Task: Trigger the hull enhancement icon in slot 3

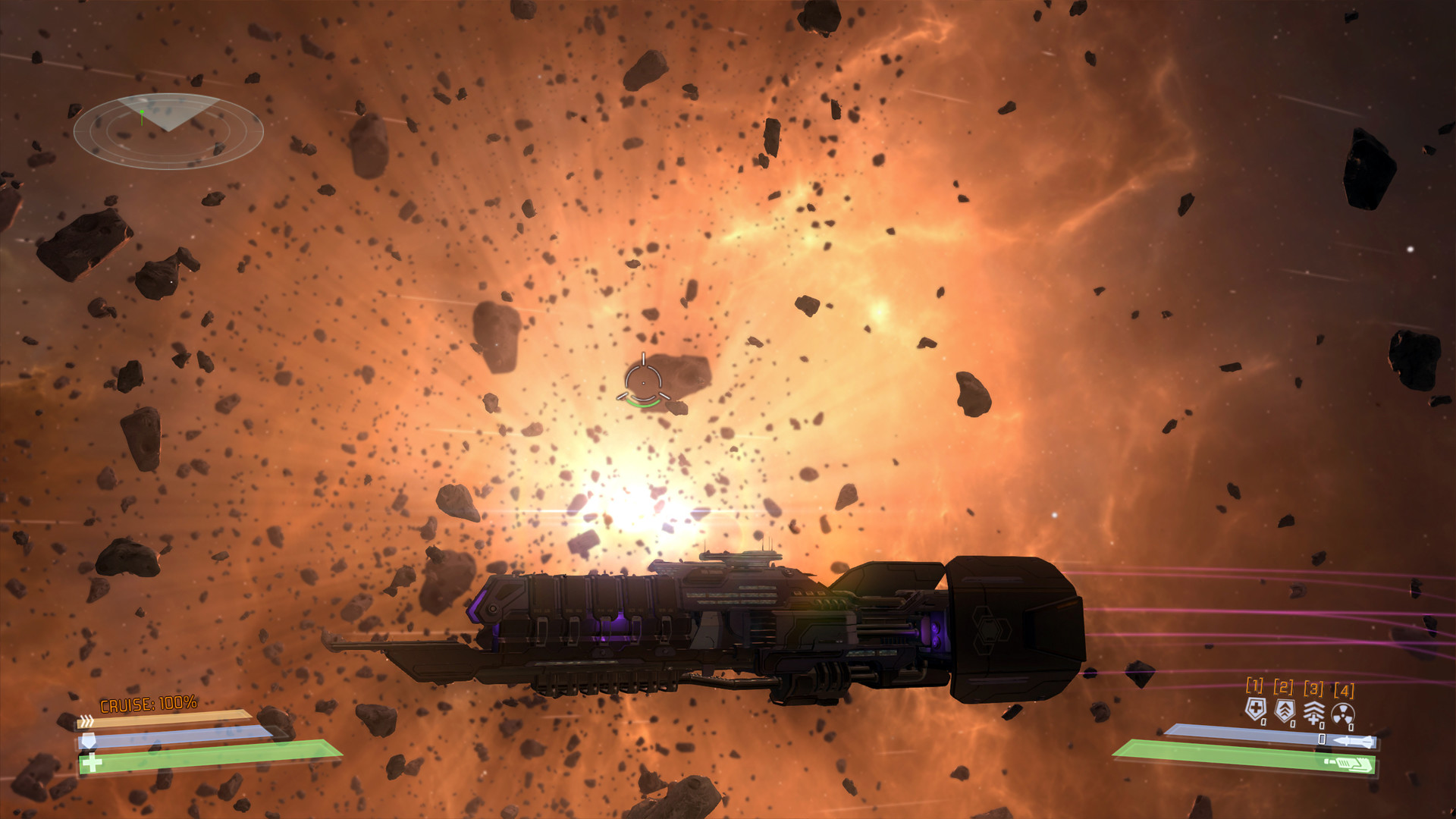Action: tap(1315, 711)
